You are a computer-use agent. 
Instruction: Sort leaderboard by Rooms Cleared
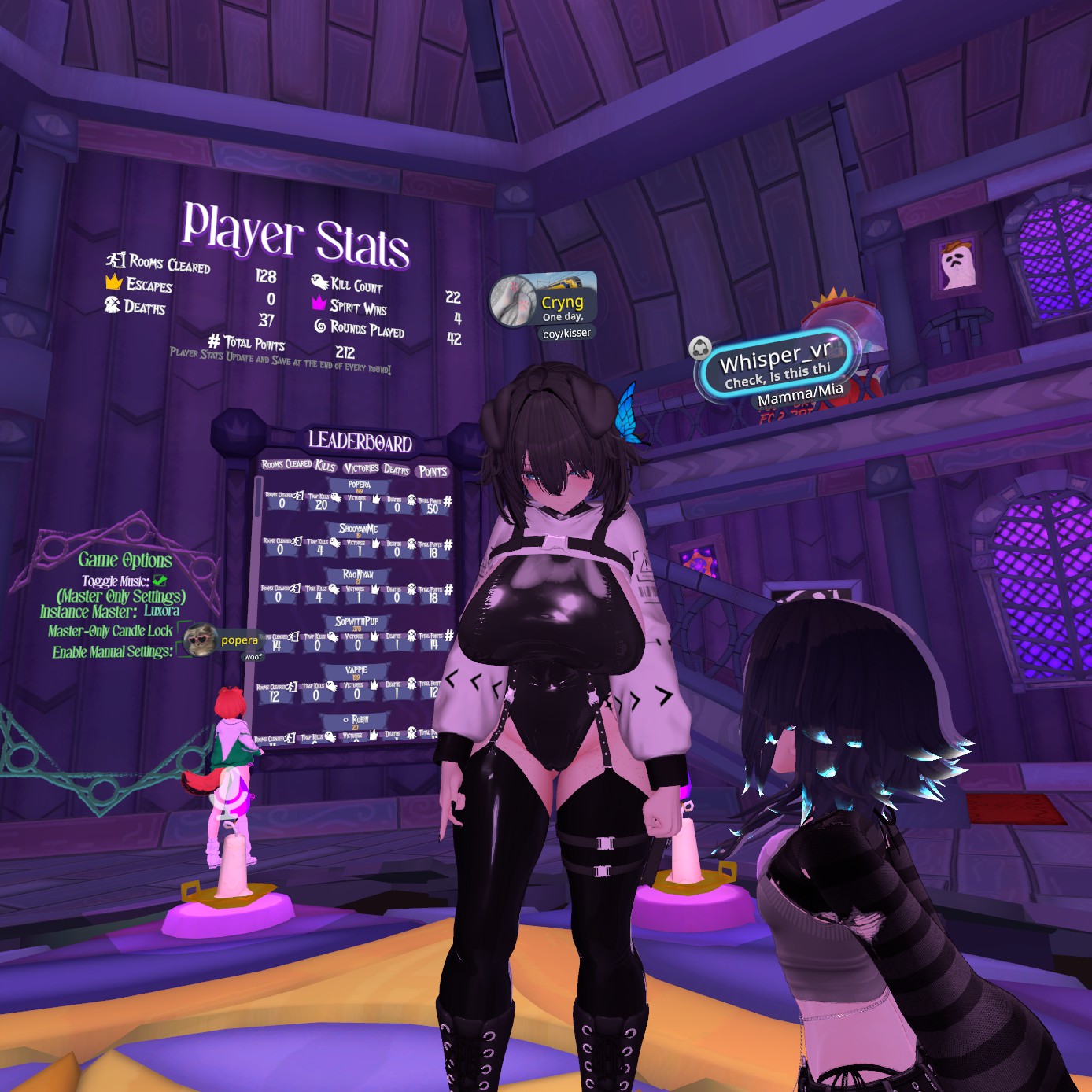click(286, 464)
